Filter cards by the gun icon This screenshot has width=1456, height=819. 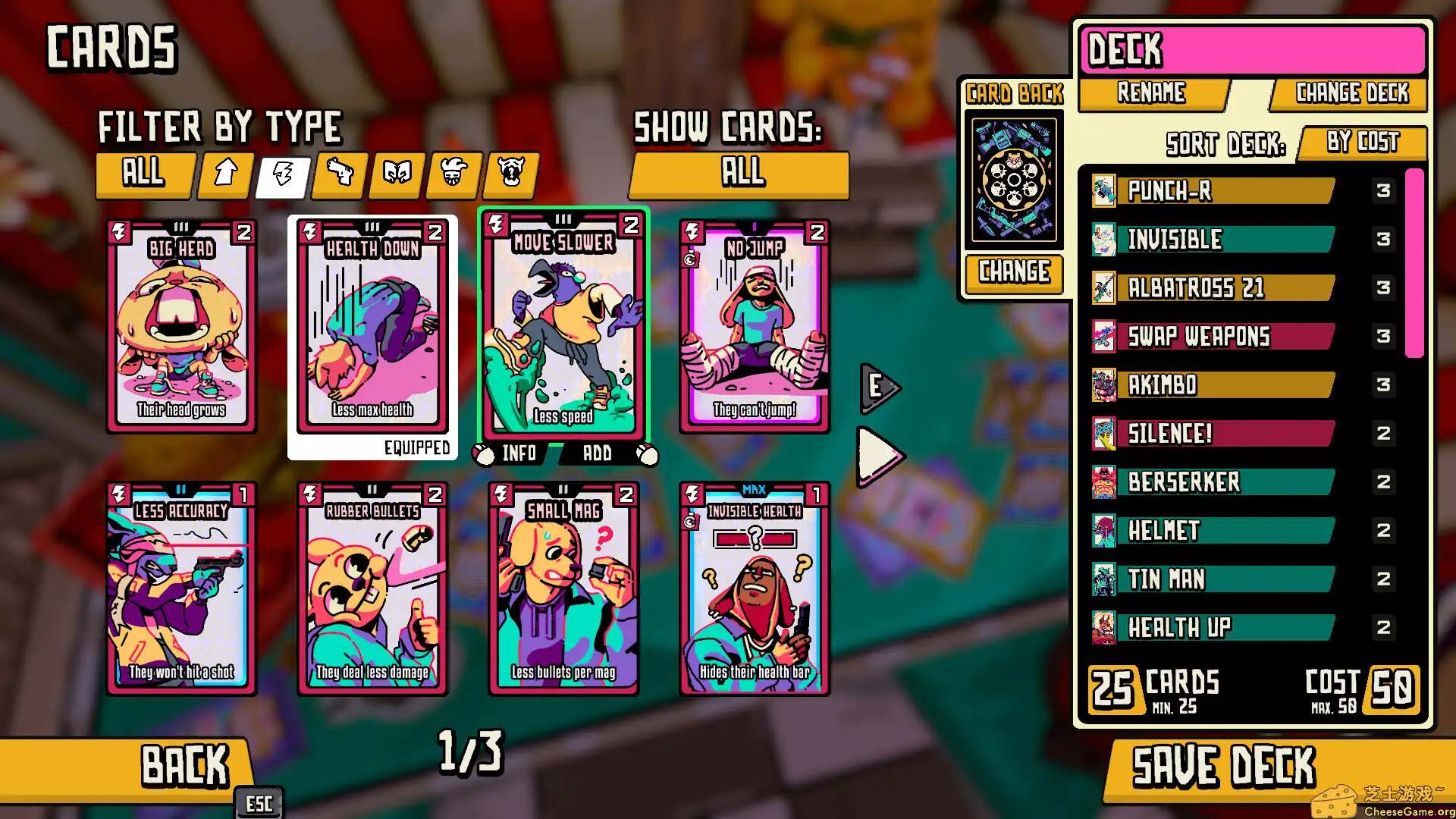click(x=338, y=175)
